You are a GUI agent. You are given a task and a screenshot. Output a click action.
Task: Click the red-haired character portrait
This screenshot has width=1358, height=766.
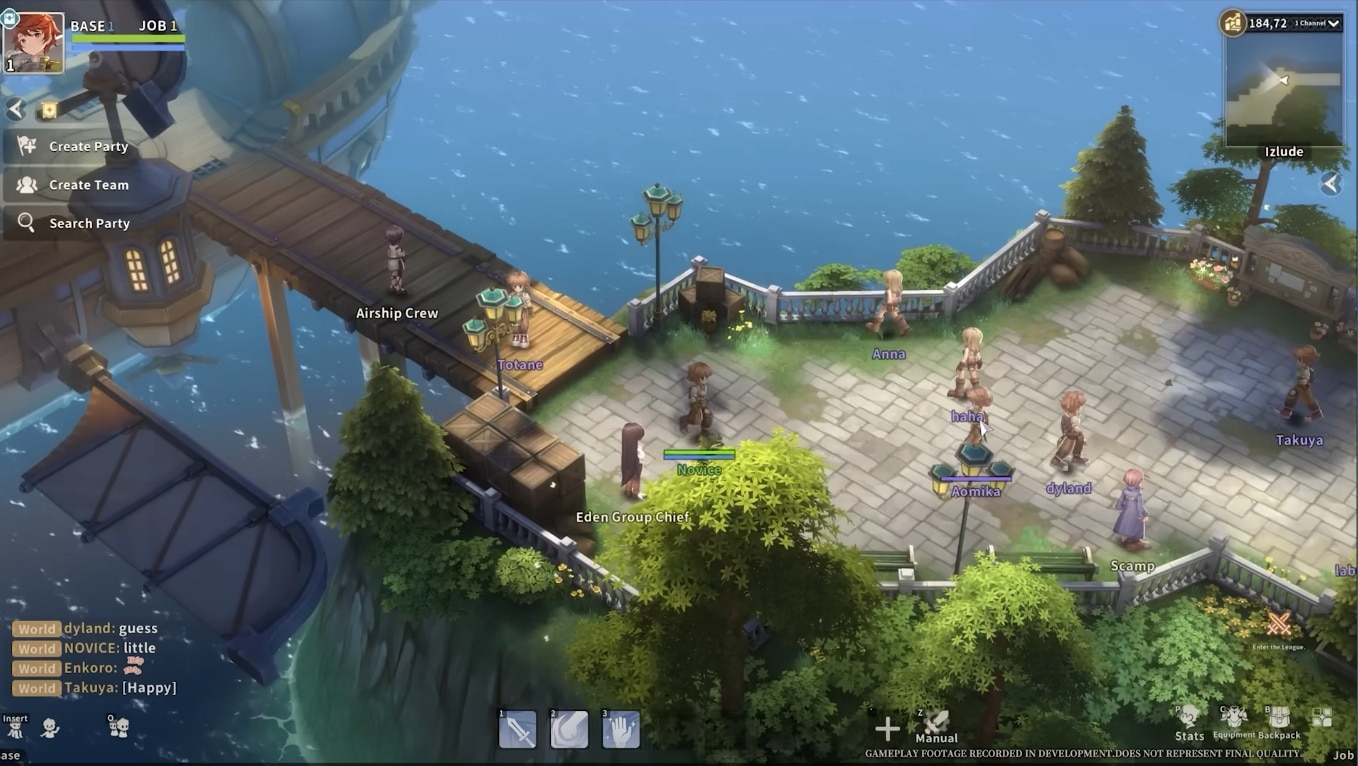click(x=34, y=43)
